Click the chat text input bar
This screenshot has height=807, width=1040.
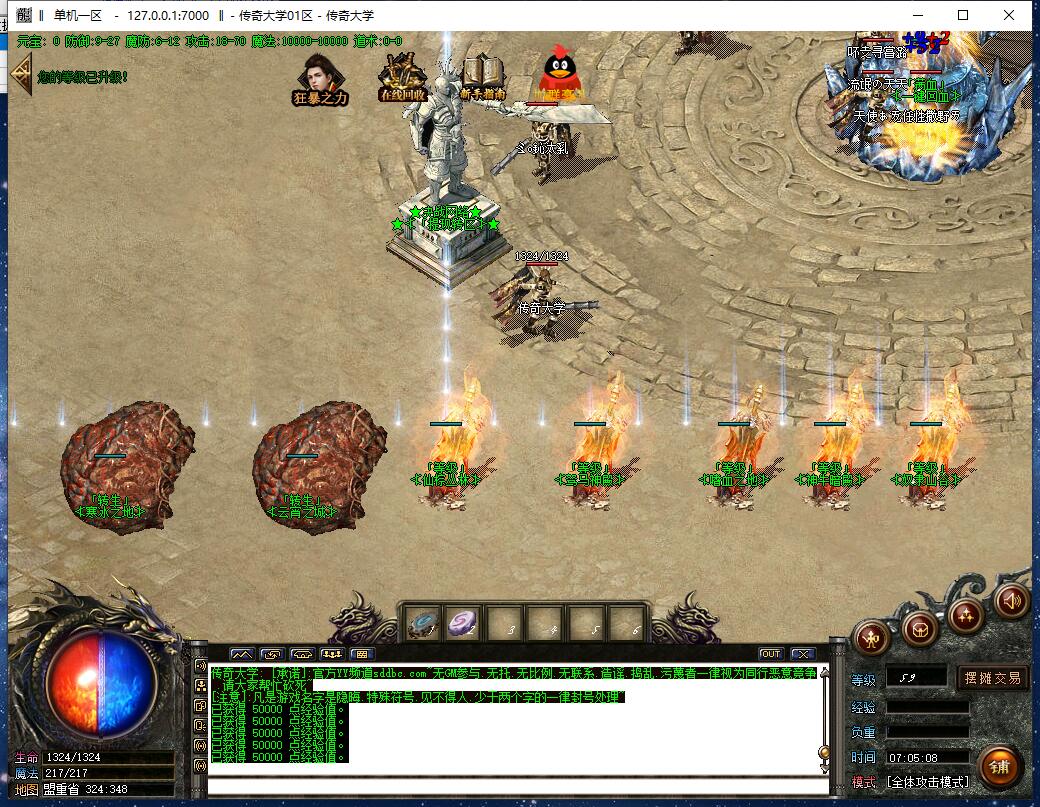515,783
